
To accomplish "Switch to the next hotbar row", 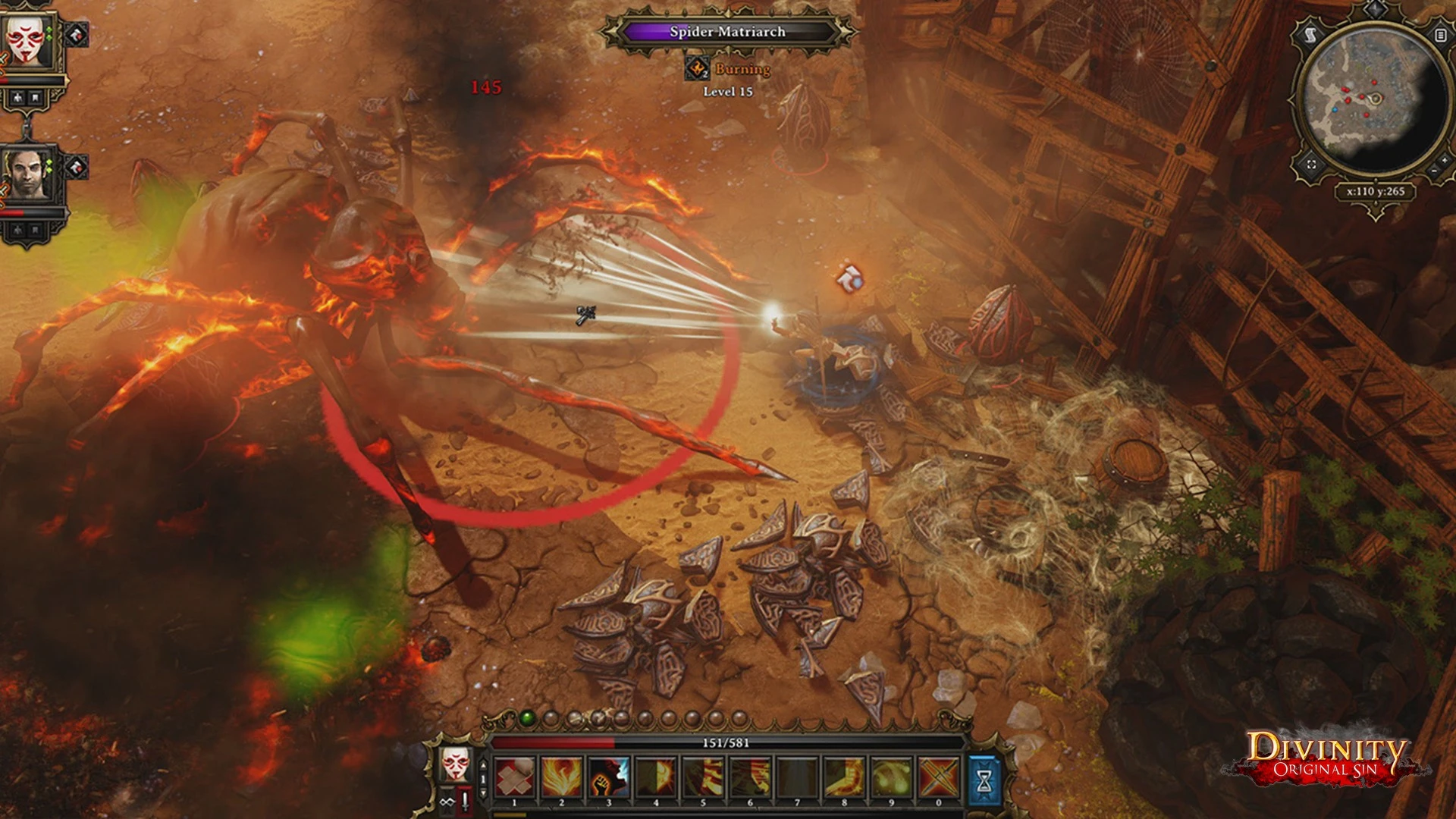I will click(x=484, y=792).
